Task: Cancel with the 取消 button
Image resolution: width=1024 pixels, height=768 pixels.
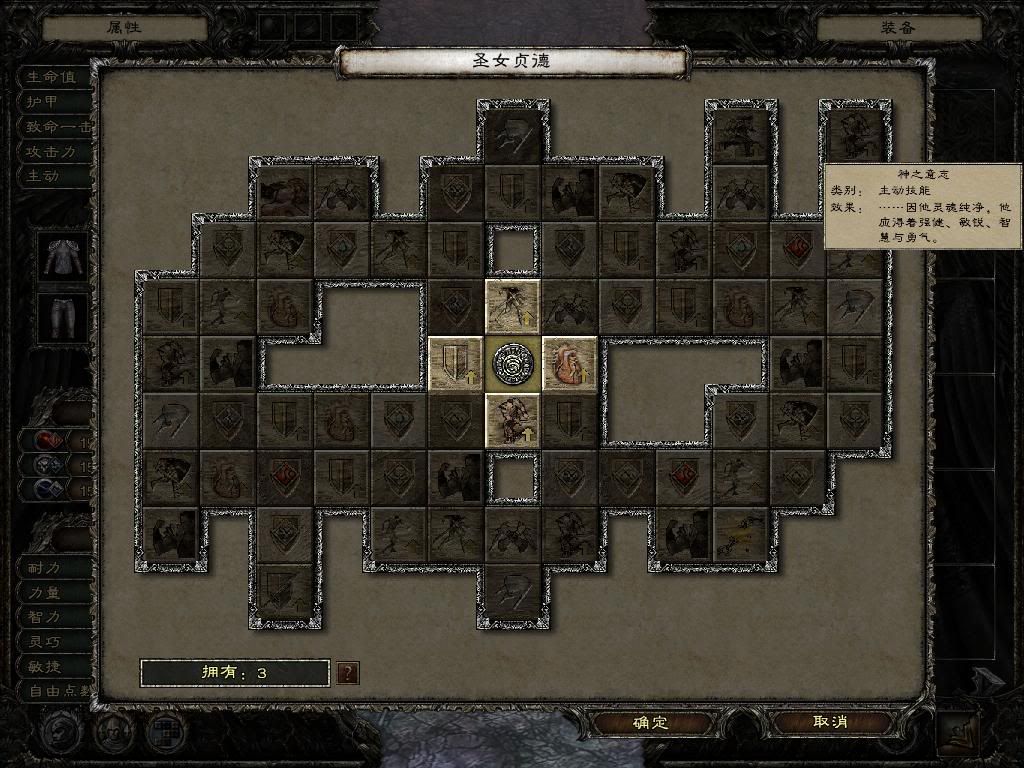Action: pyautogui.click(x=830, y=722)
